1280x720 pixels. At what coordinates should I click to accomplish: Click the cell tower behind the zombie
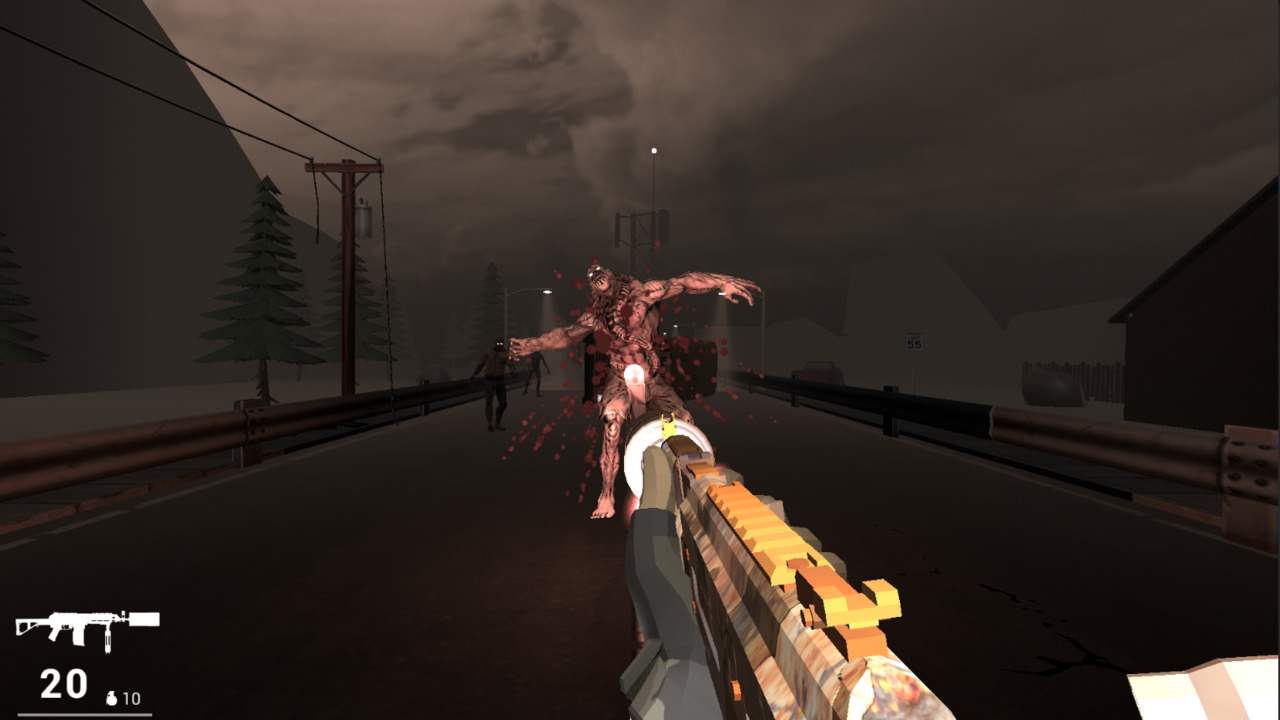tap(638, 230)
